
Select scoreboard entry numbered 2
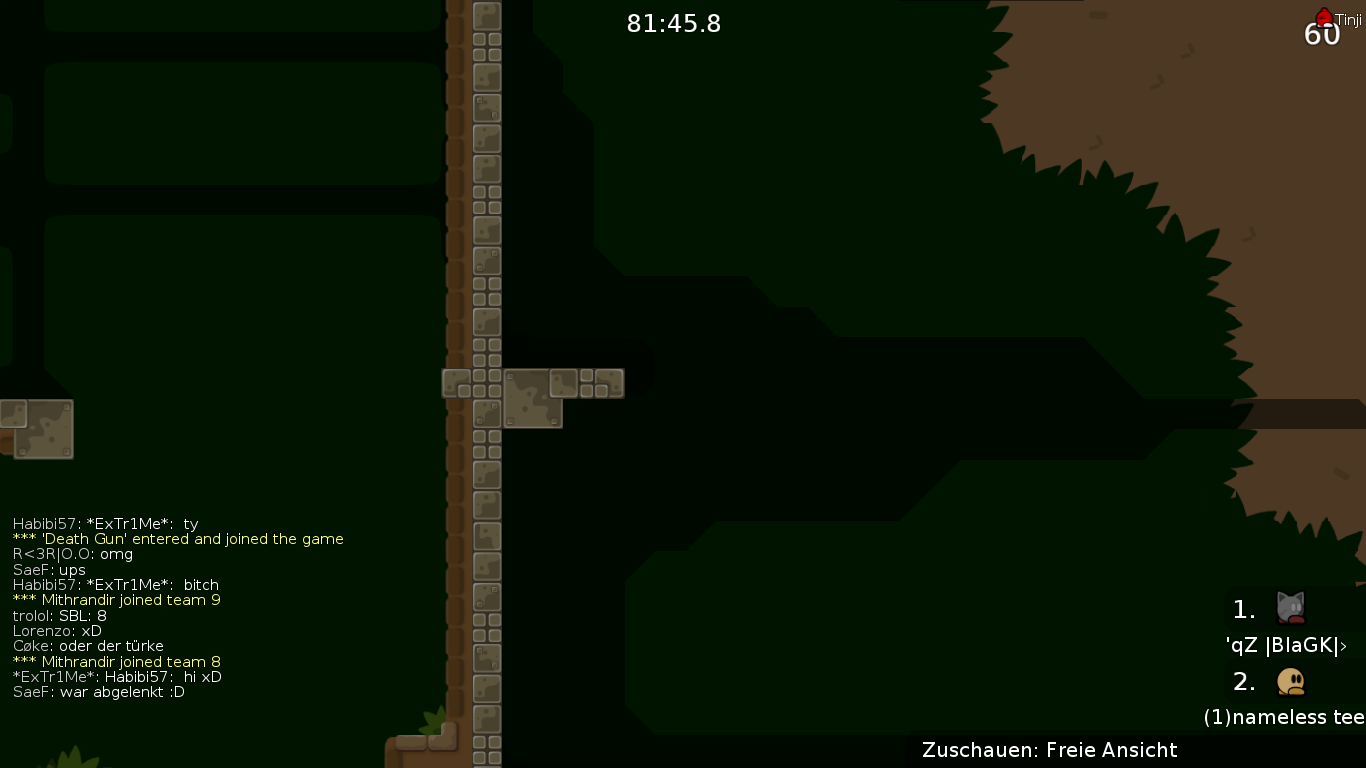tap(1243, 681)
